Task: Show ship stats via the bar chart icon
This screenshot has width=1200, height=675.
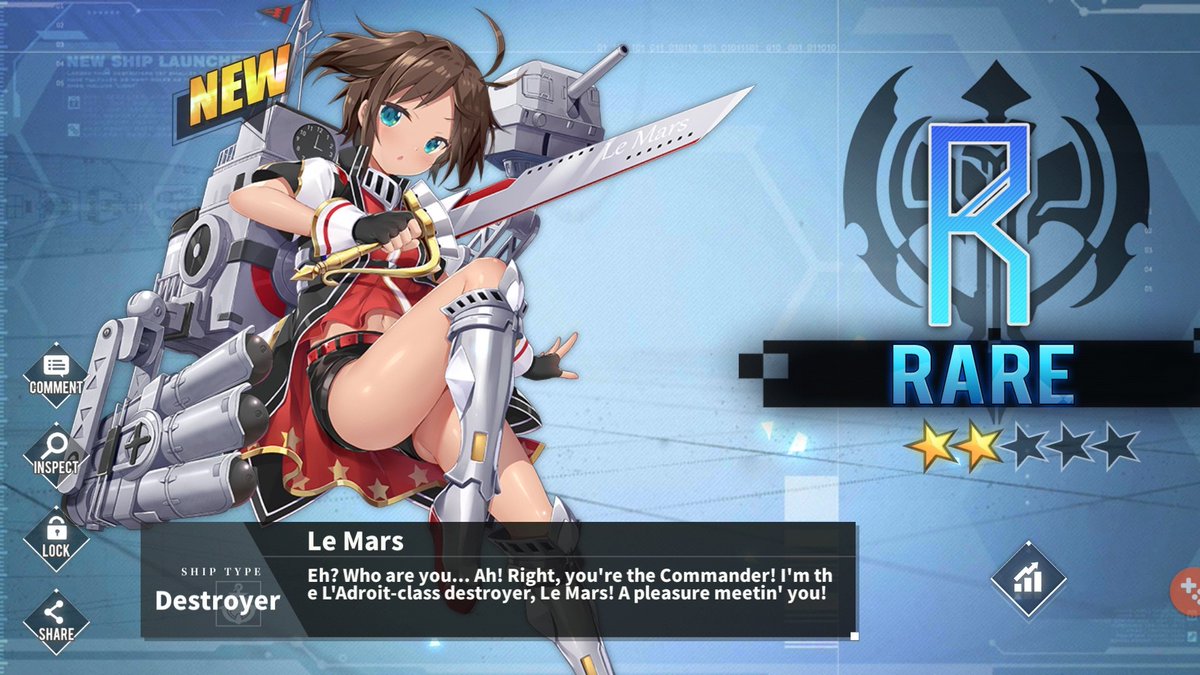Action: tap(1028, 579)
